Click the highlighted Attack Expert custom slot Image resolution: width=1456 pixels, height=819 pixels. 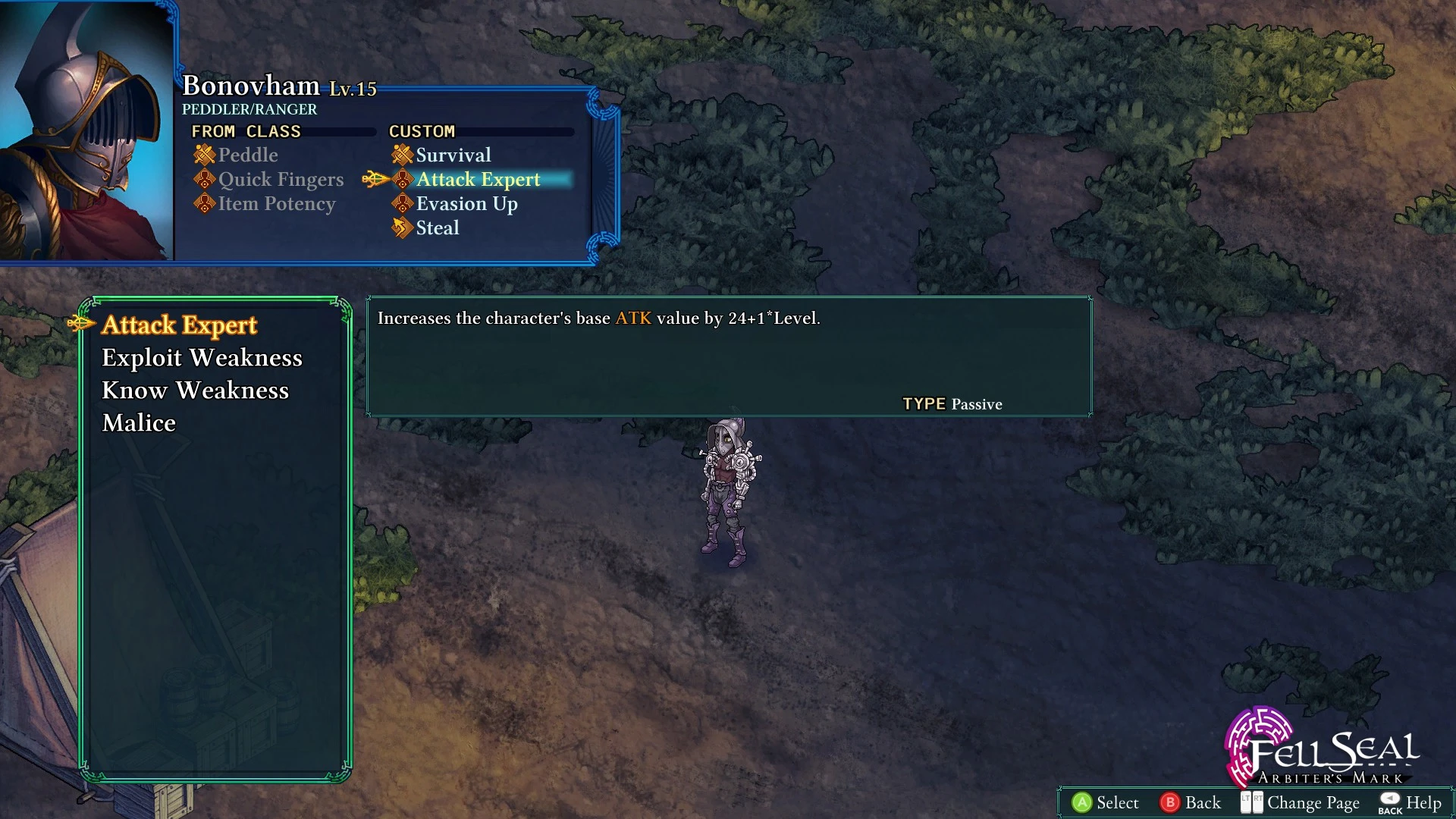click(x=478, y=180)
